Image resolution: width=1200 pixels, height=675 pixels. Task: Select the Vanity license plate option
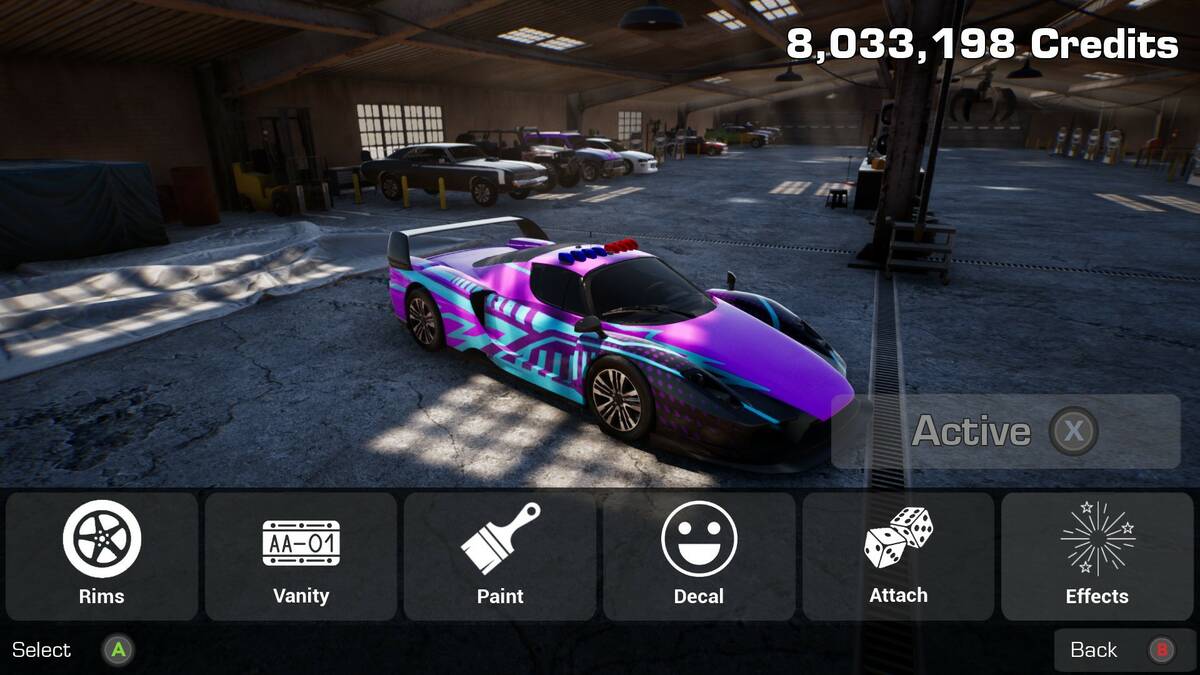coord(301,556)
